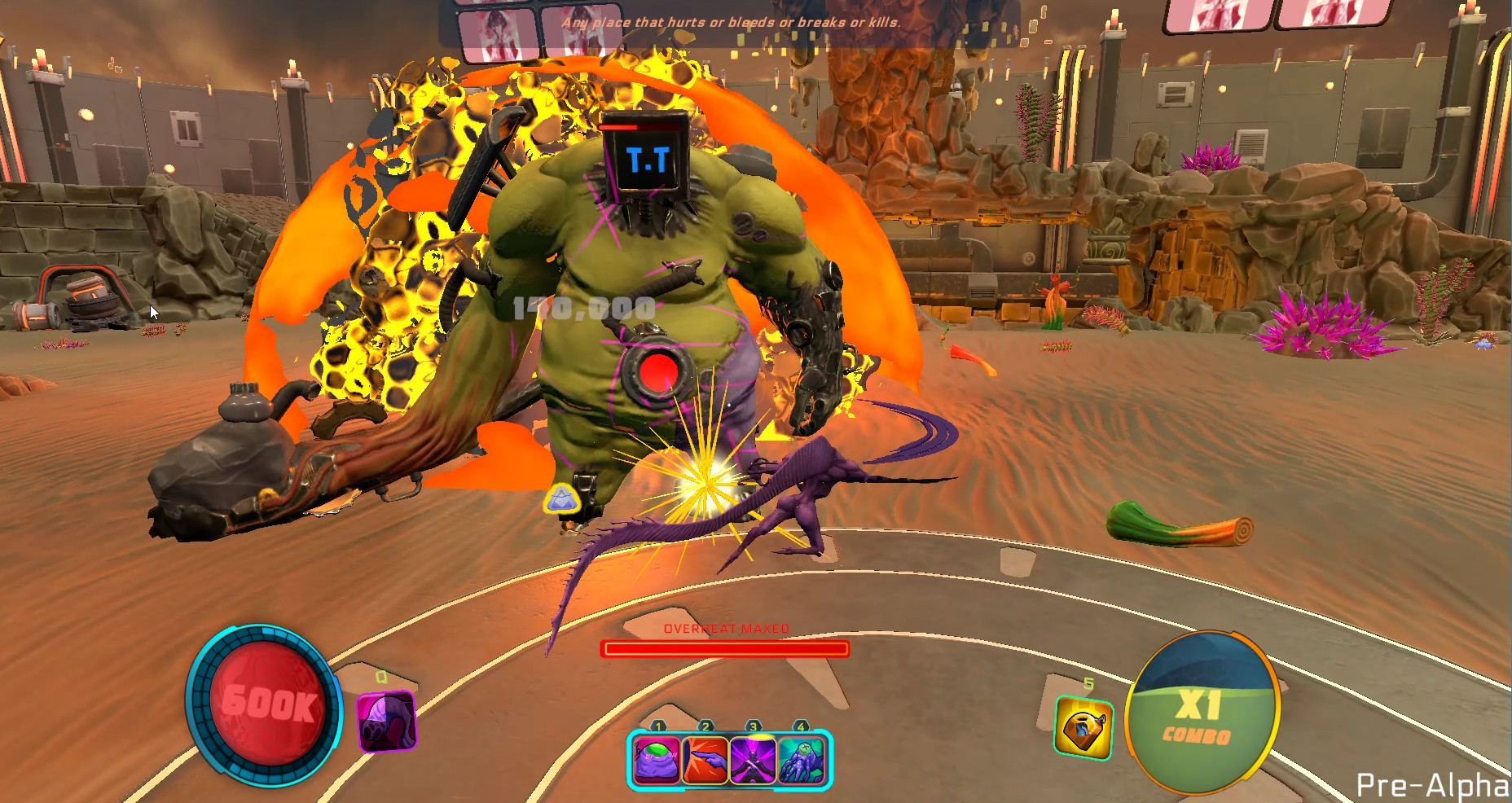Trigger the purple crossed-beams ability
The width and height of the screenshot is (1512, 803).
pyautogui.click(x=754, y=759)
